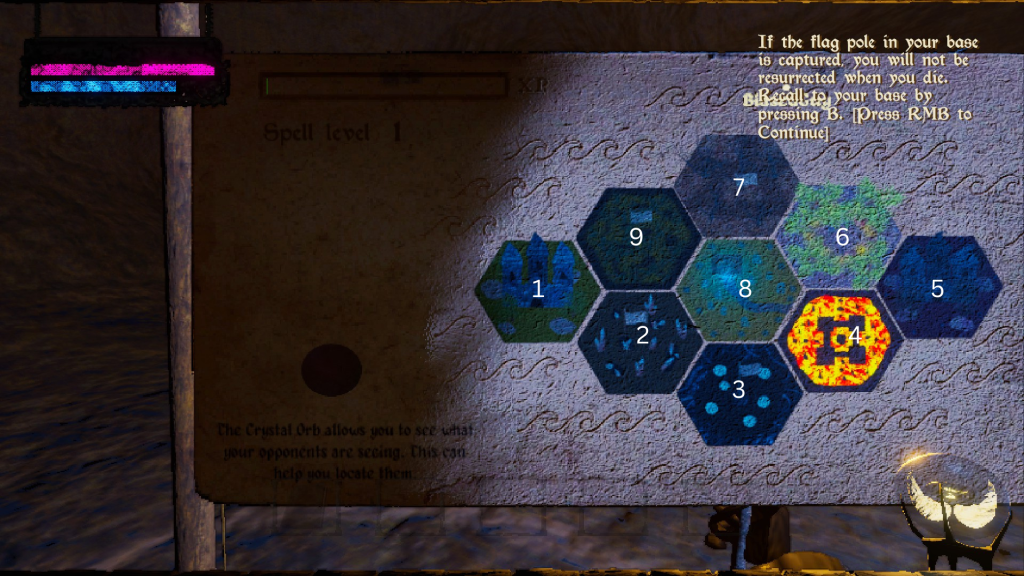Select dark blue hex tile 5
The width and height of the screenshot is (1024, 576).
938,288
